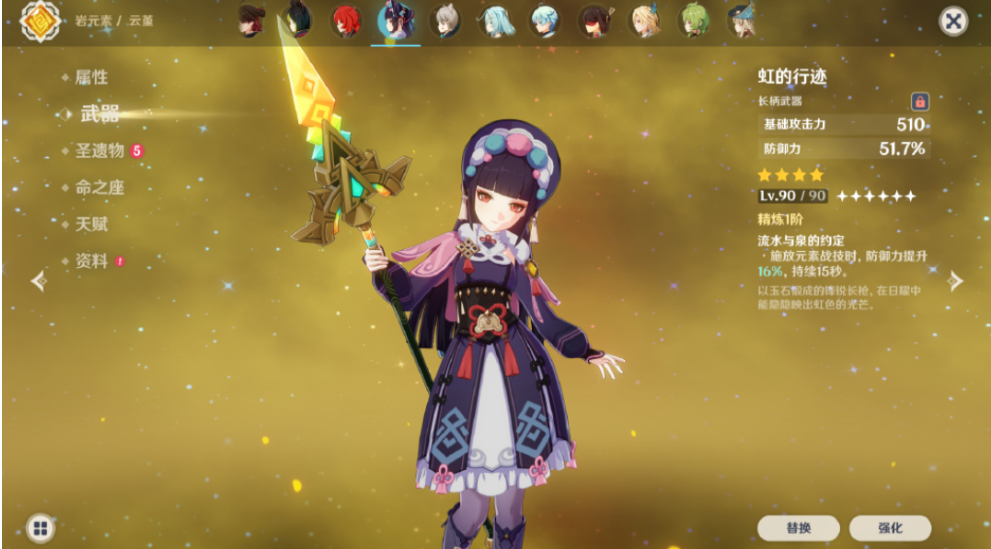This screenshot has height=549, width=991.
Task: Select the gray cat-eared character portrait
Action: 446,21
